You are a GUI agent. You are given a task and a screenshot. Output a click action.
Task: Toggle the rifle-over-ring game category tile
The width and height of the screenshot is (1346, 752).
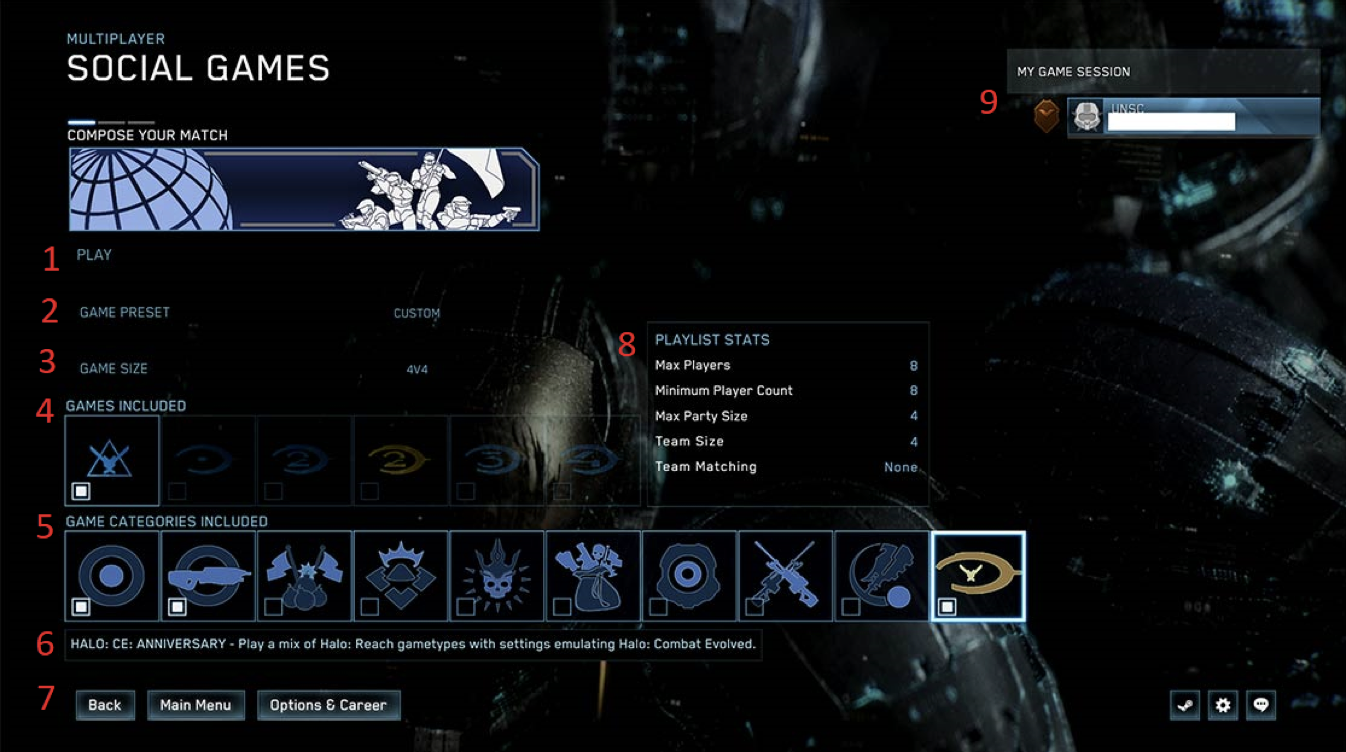[x=208, y=576]
